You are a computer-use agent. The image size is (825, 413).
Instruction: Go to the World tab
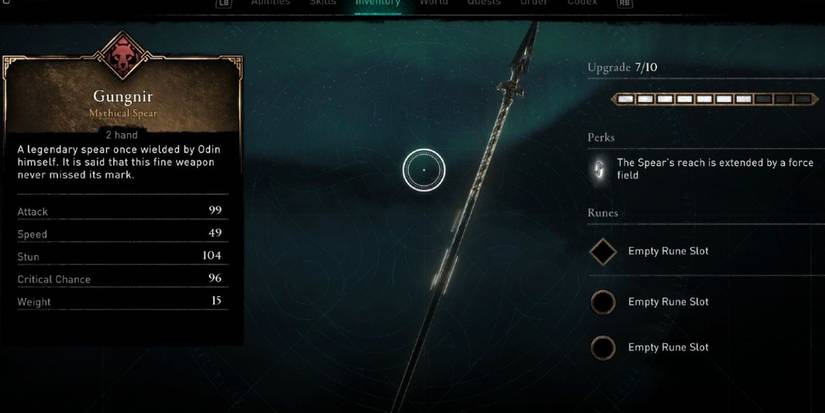click(x=433, y=3)
